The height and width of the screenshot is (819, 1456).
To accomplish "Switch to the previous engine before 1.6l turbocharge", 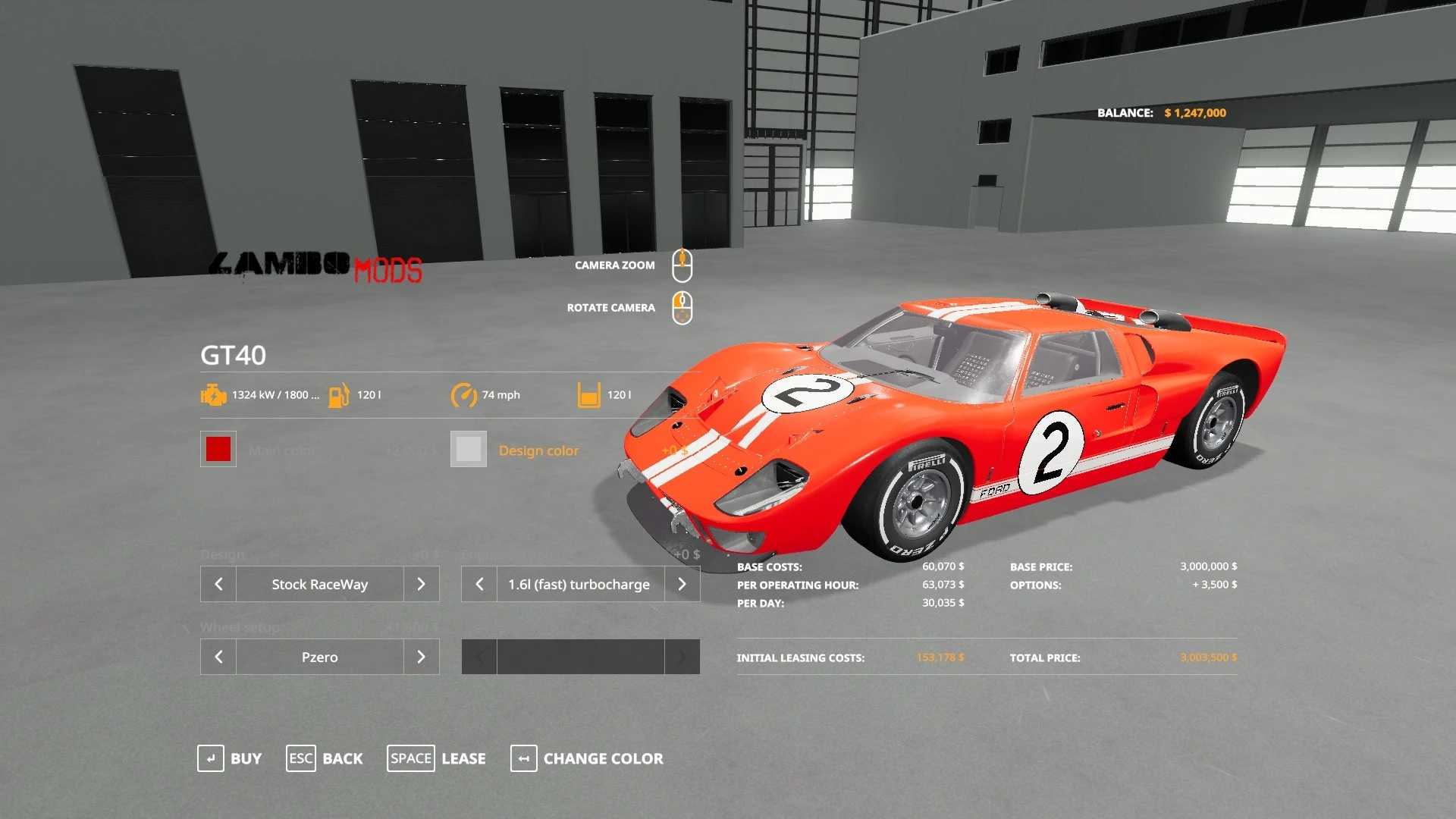I will (479, 584).
